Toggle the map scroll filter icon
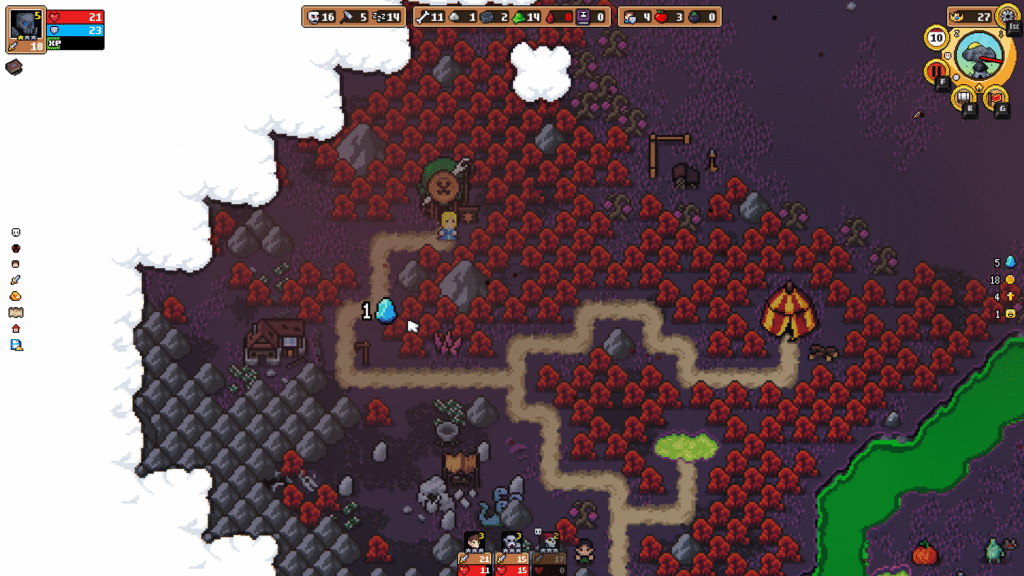 [x=16, y=312]
